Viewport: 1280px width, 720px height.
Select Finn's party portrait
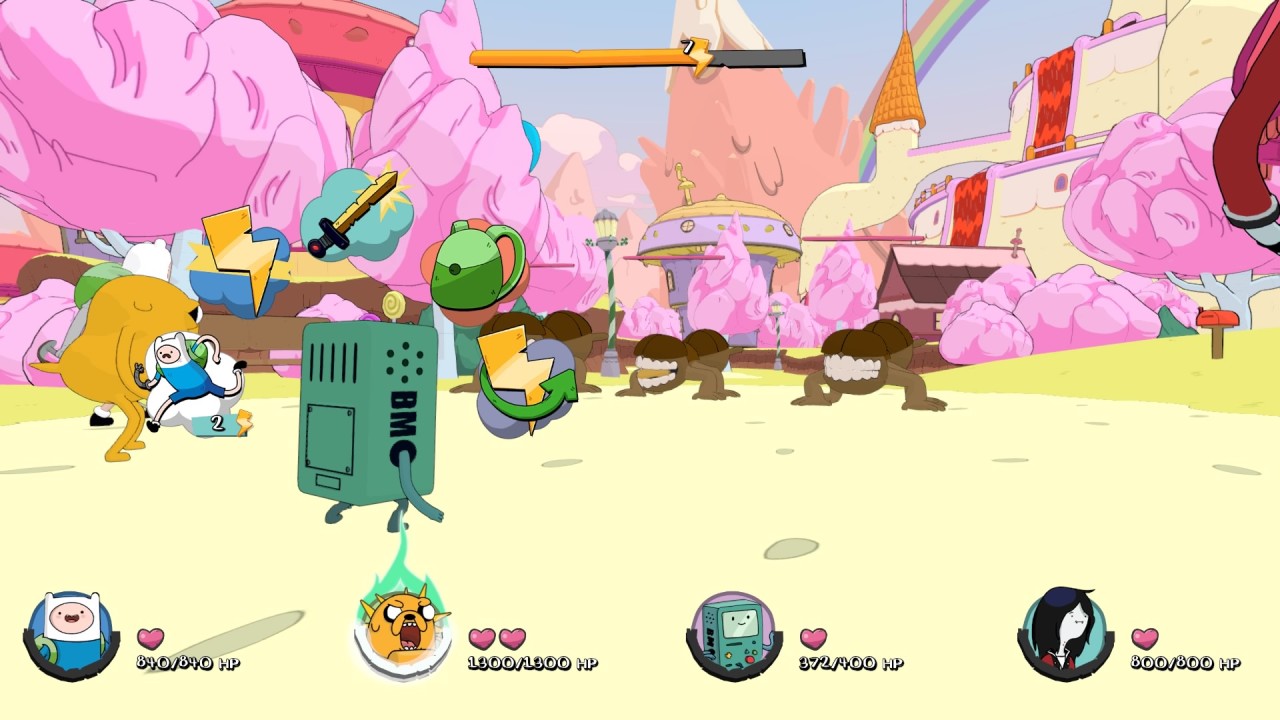pyautogui.click(x=70, y=634)
